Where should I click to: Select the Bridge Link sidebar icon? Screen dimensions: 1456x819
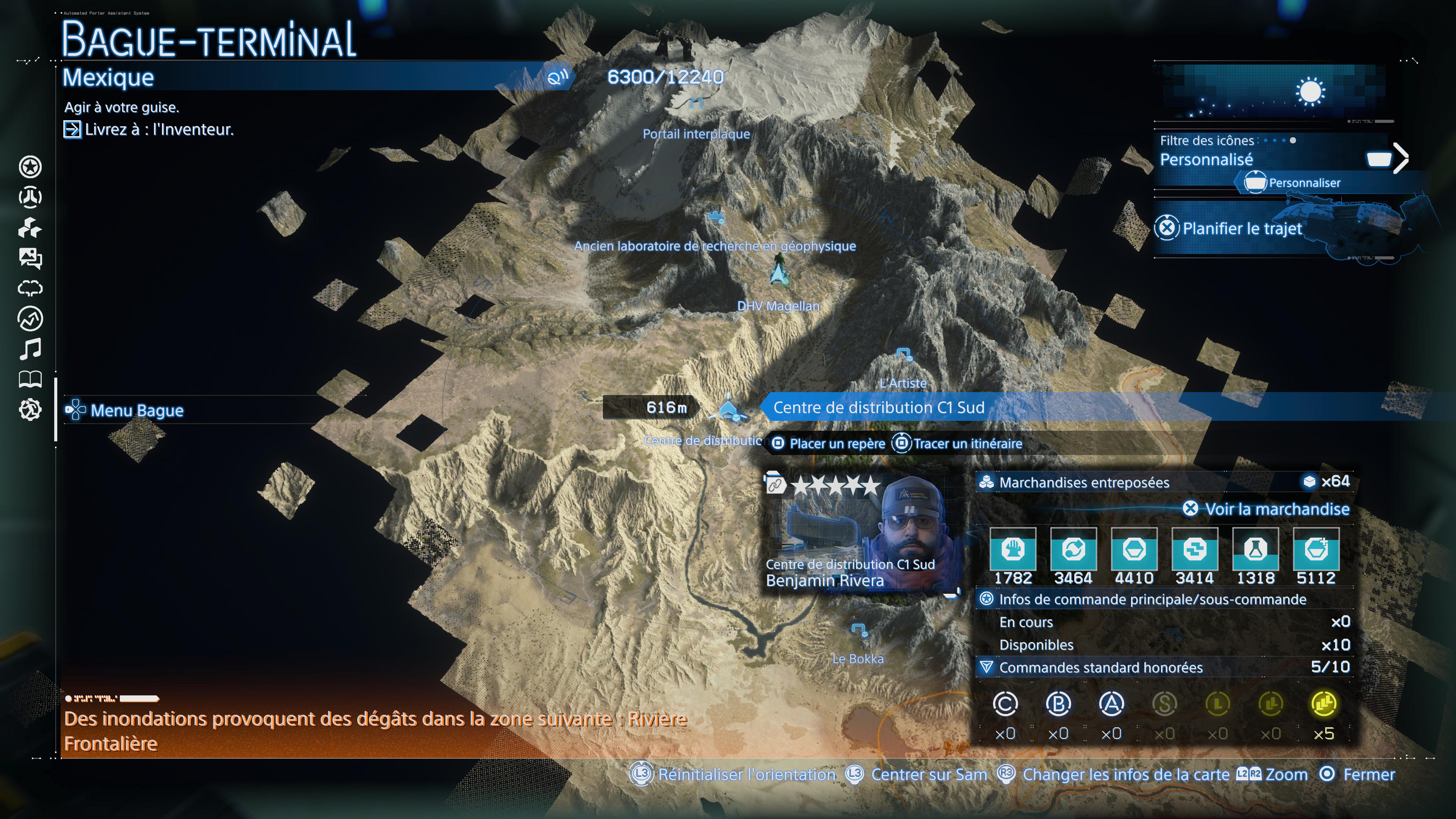coord(31,198)
